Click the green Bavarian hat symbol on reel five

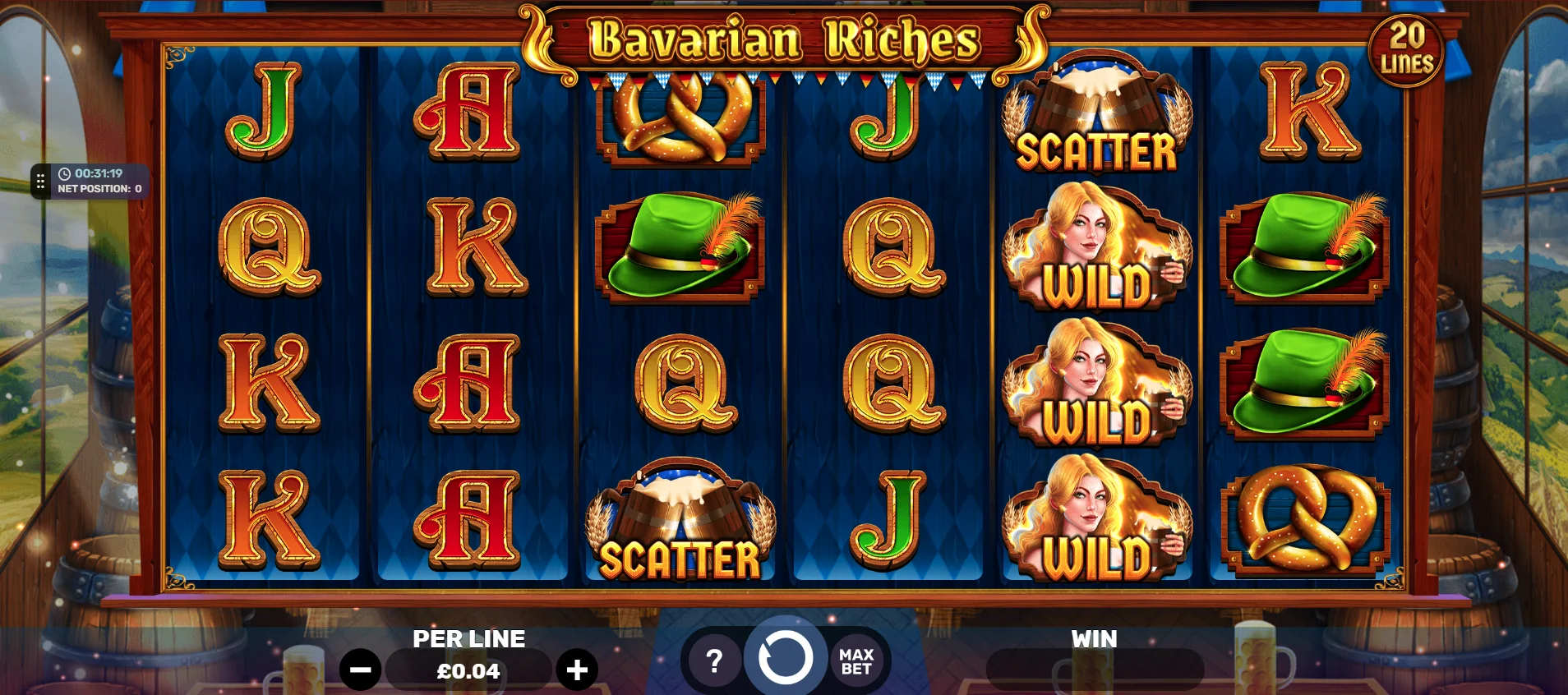[1307, 246]
